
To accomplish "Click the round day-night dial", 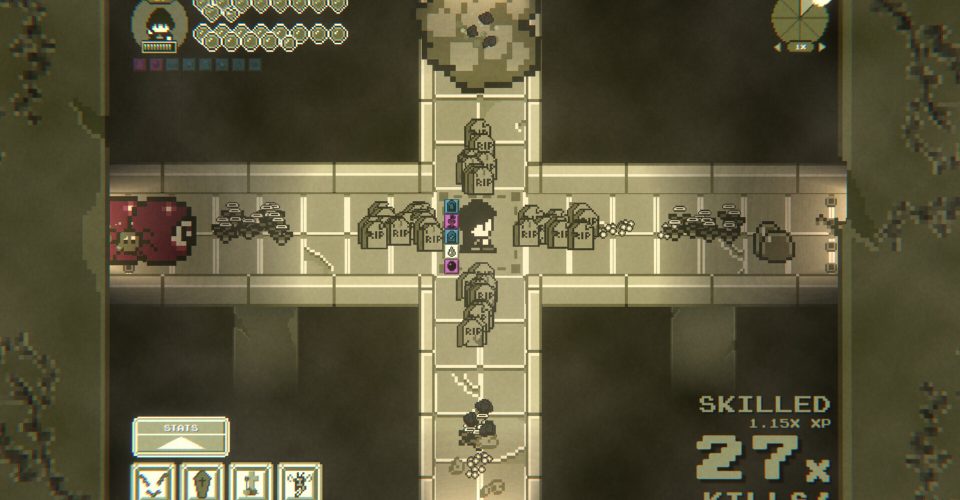I will [x=800, y=20].
